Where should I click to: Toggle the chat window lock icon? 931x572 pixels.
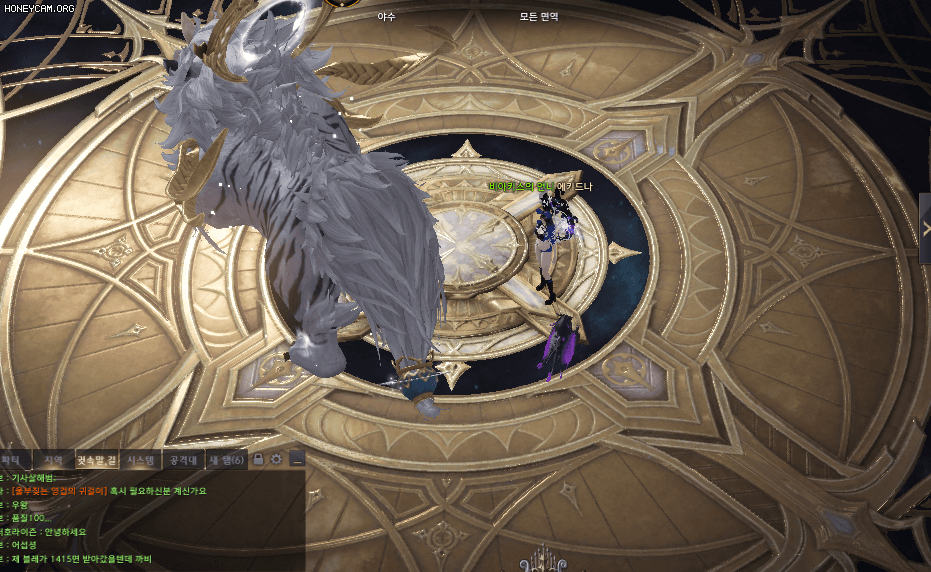pos(258,459)
